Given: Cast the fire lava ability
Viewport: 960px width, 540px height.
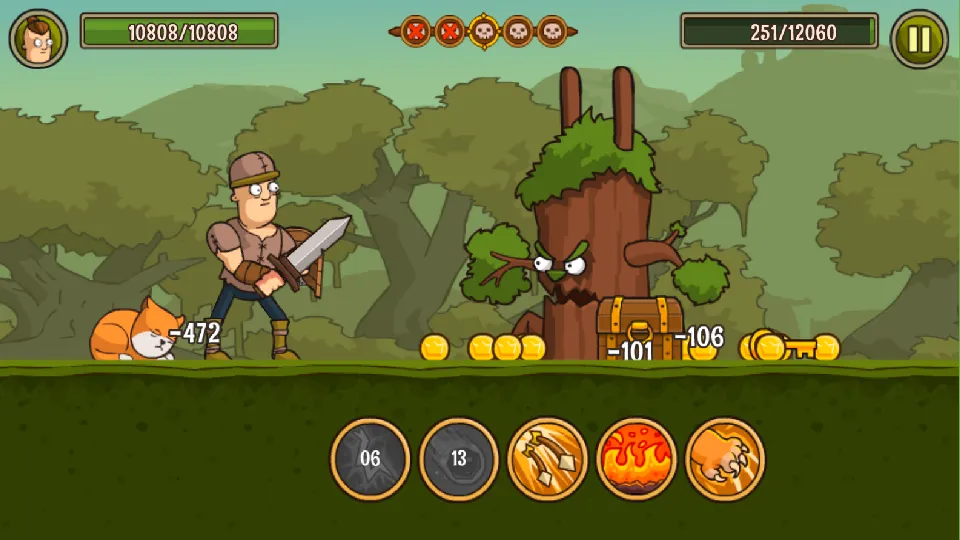Looking at the screenshot, I should click(x=637, y=459).
